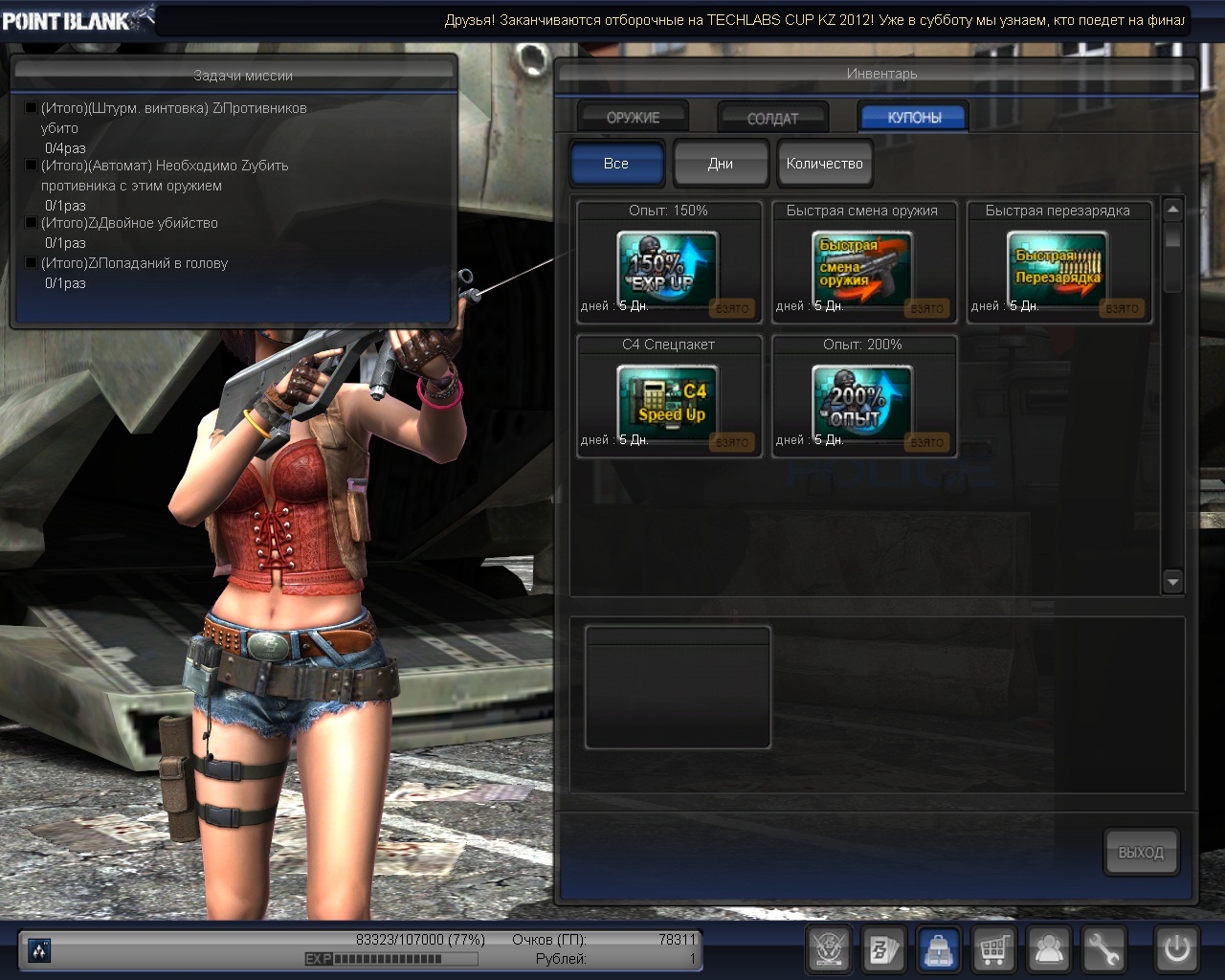1225x980 pixels.
Task: Open the clan emblem with crossed rifles
Action: coord(829,949)
